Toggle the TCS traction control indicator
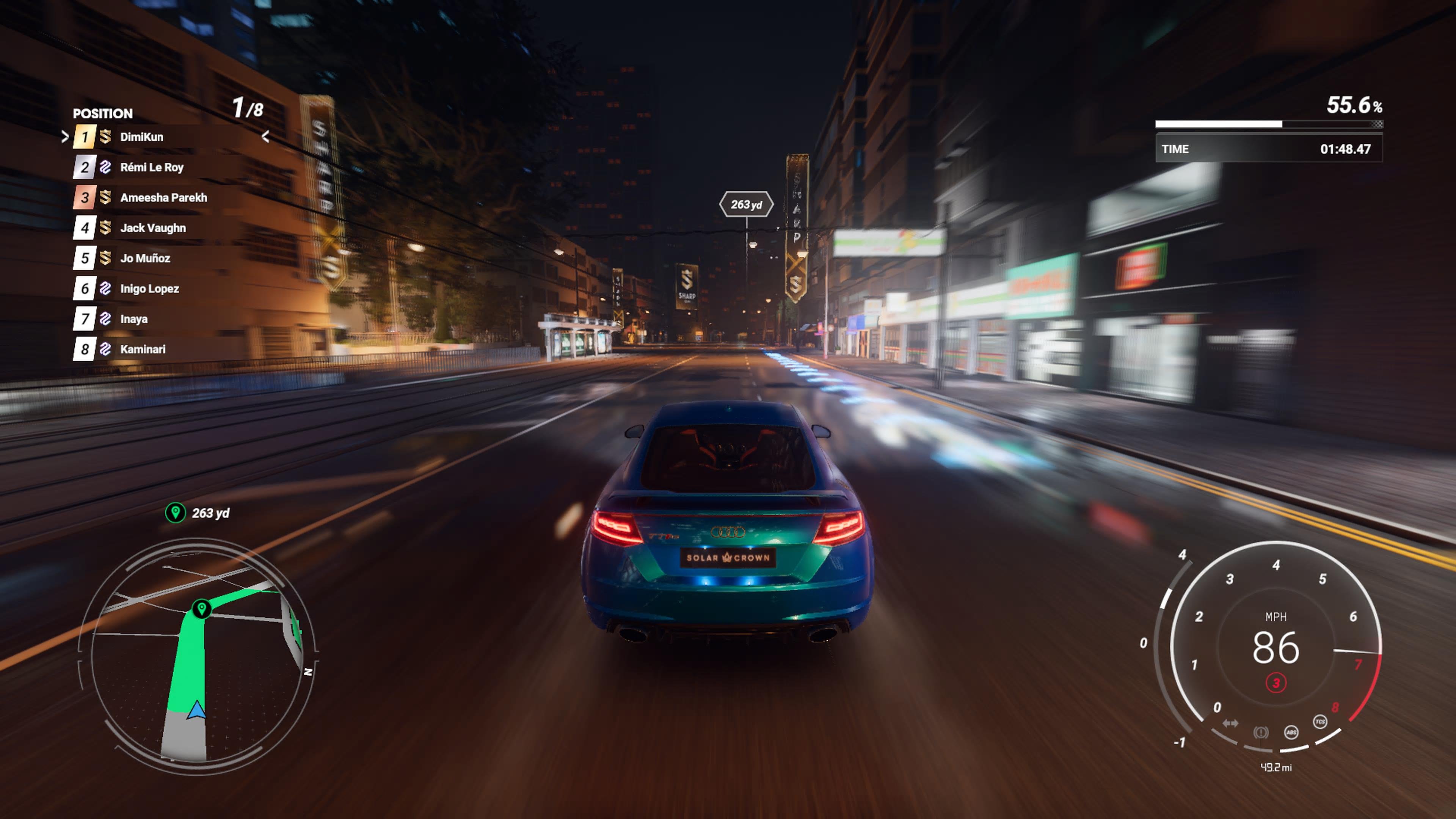1456x819 pixels. coord(1320,722)
